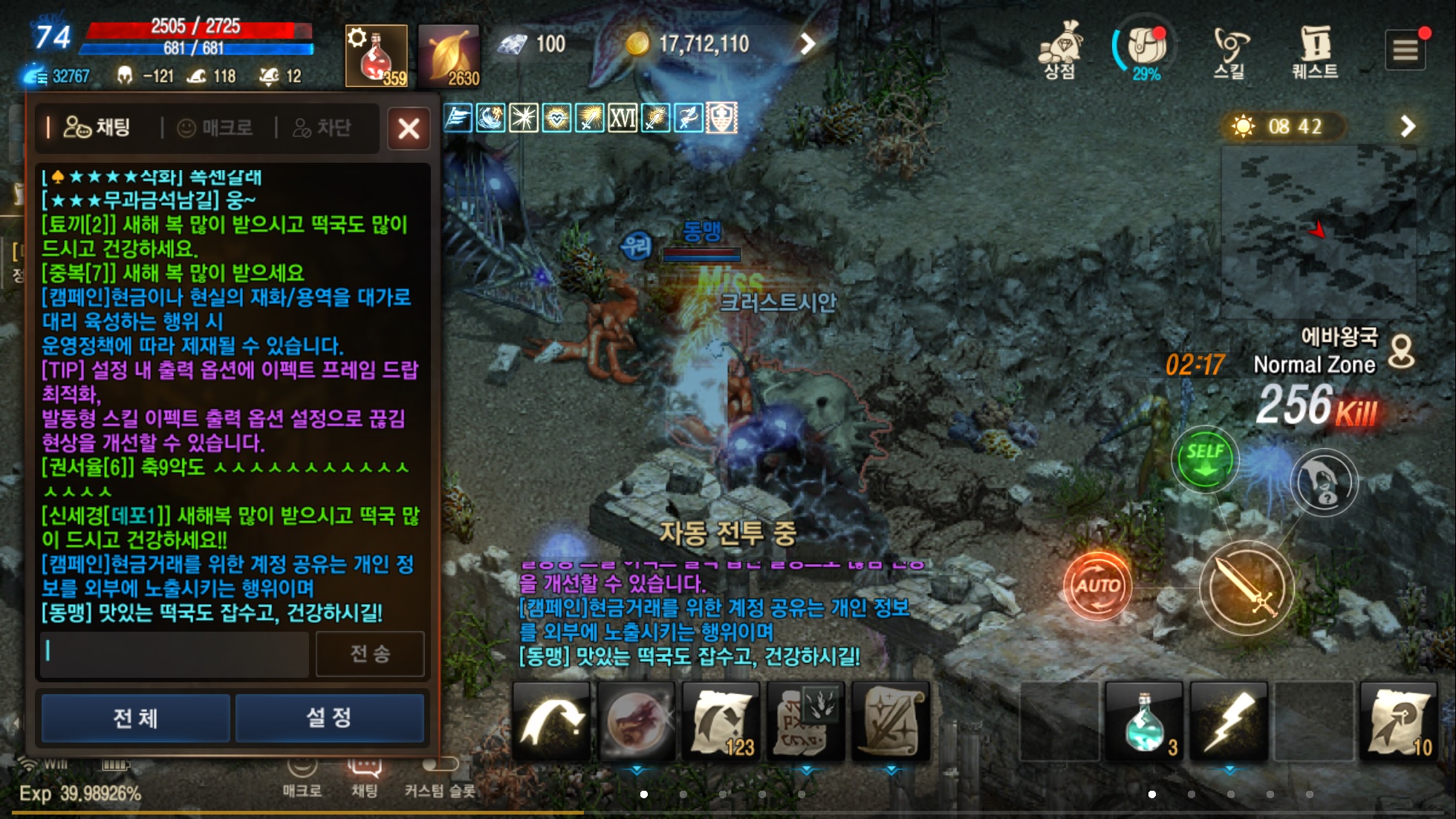Use the dragon orb transformation icon

(637, 719)
